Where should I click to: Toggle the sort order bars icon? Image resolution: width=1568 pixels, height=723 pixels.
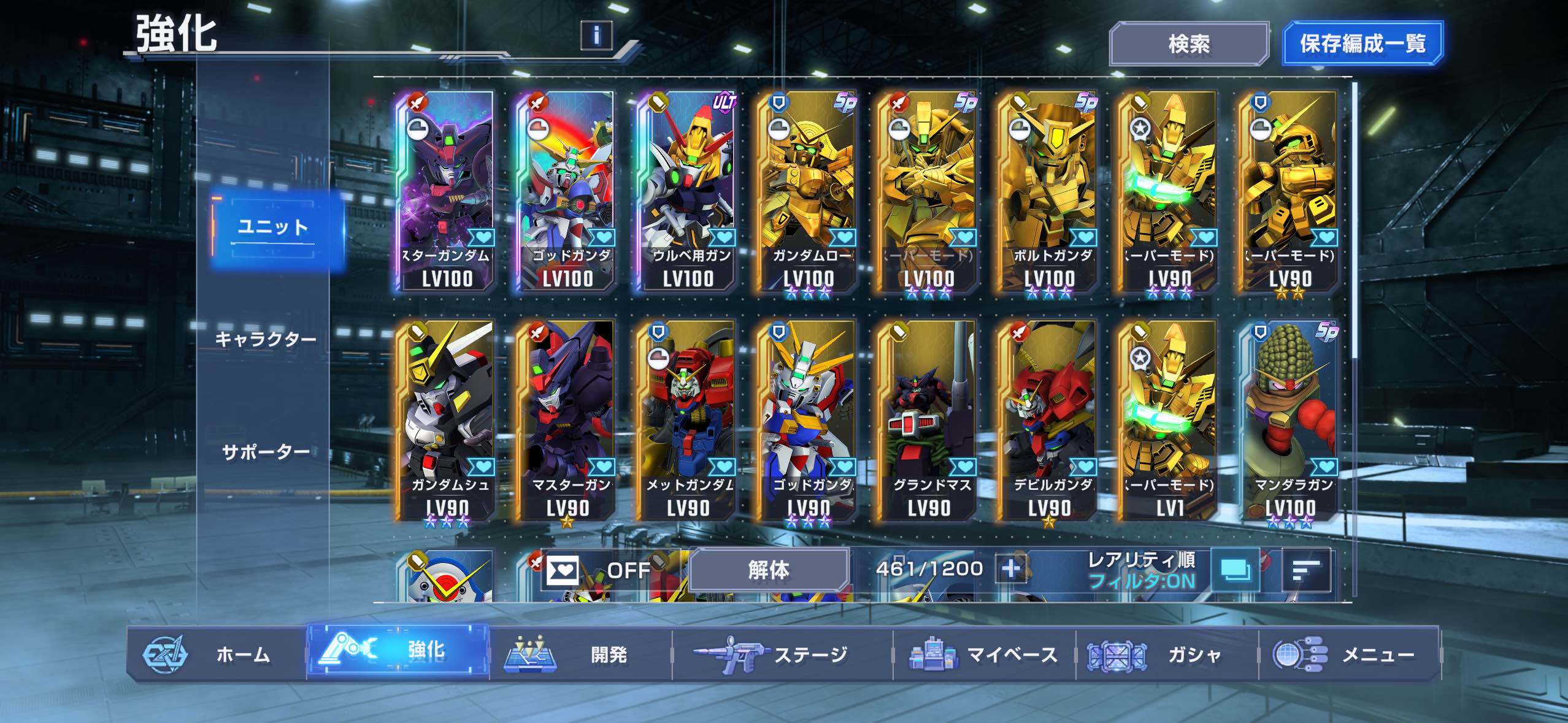1306,570
